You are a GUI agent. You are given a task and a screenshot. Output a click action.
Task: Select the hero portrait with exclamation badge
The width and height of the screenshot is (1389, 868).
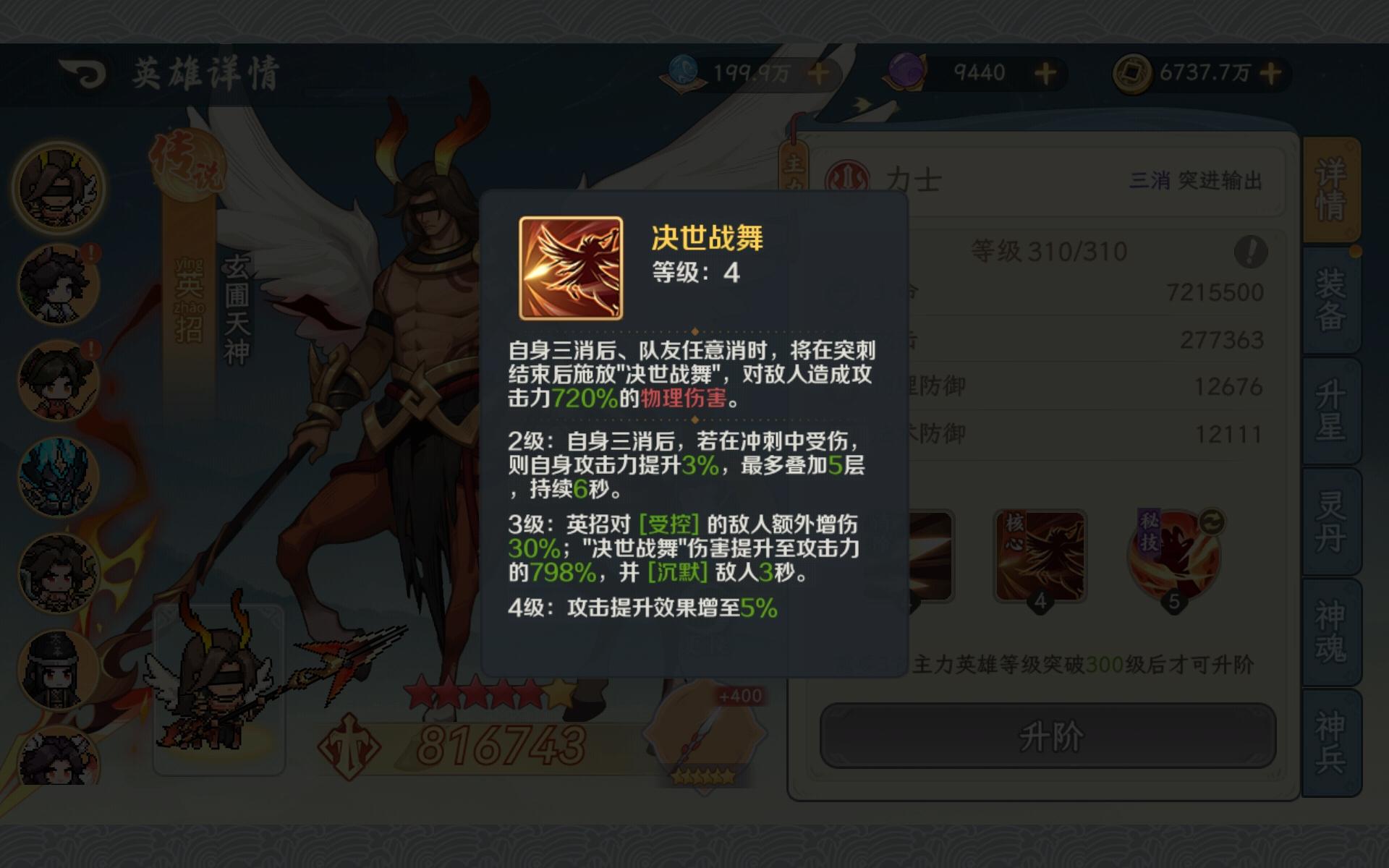(56, 282)
